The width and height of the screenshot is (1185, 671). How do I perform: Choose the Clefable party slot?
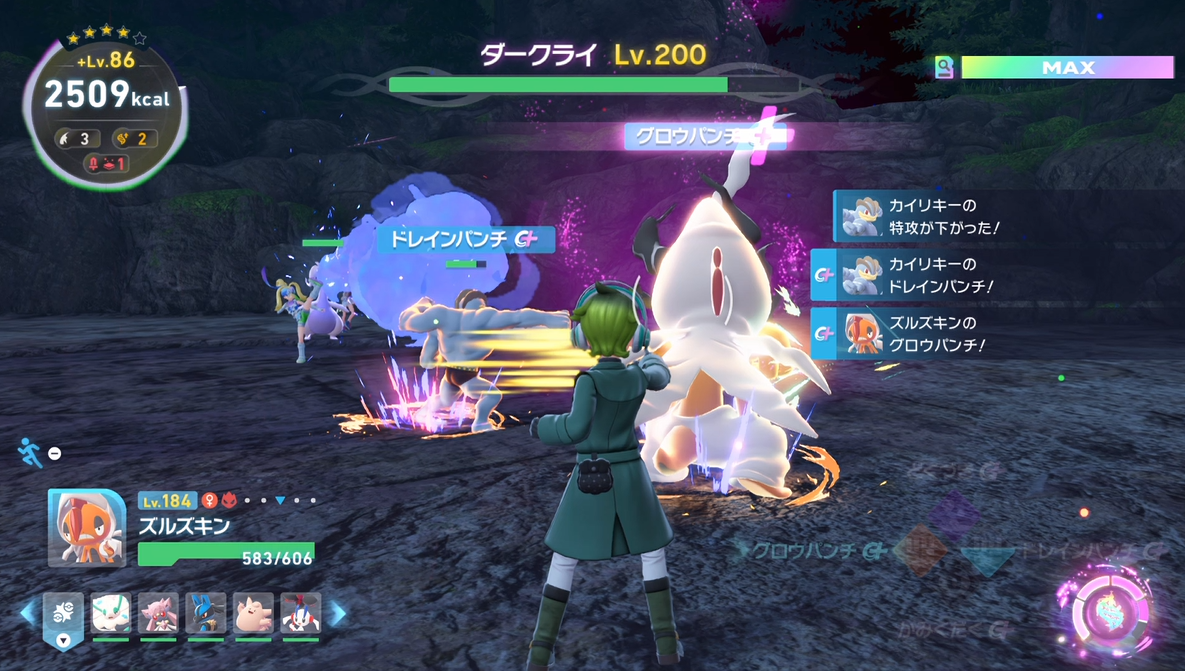pyautogui.click(x=253, y=613)
